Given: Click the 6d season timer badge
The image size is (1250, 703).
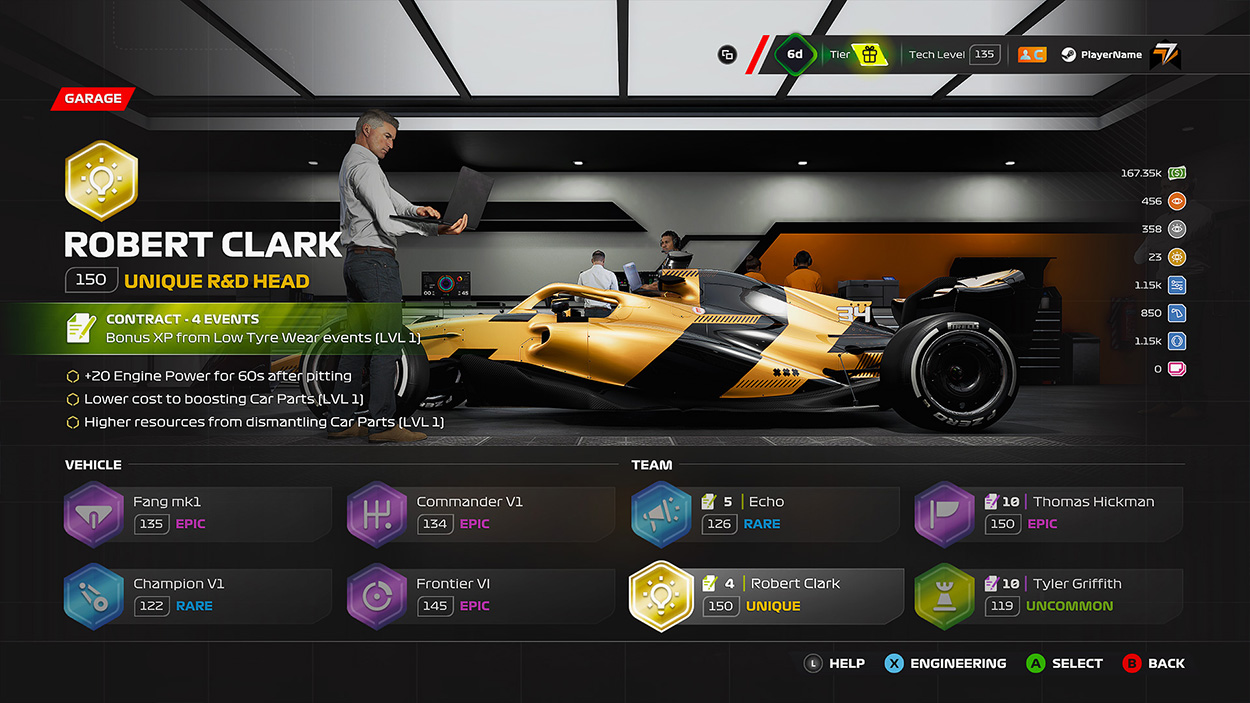Looking at the screenshot, I should [x=795, y=55].
